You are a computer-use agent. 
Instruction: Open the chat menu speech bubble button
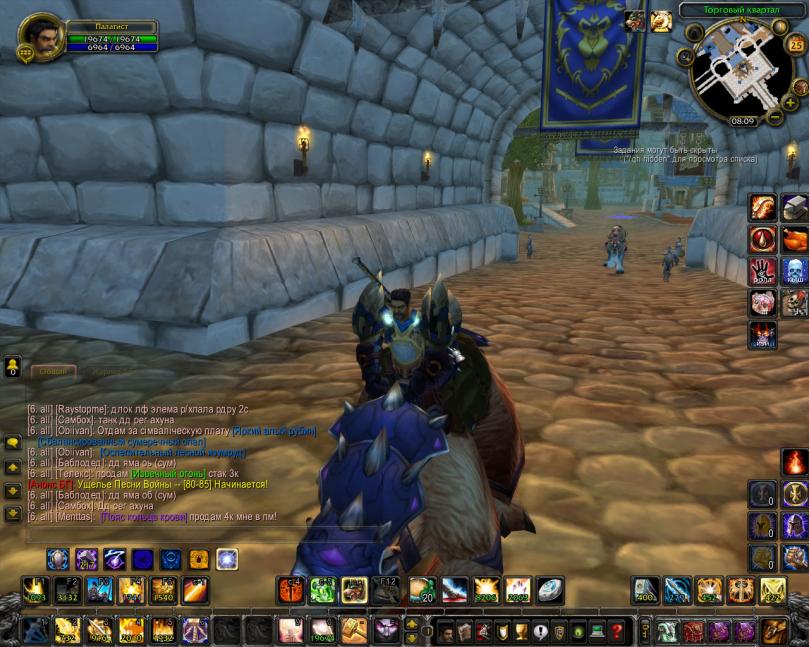(x=13, y=442)
